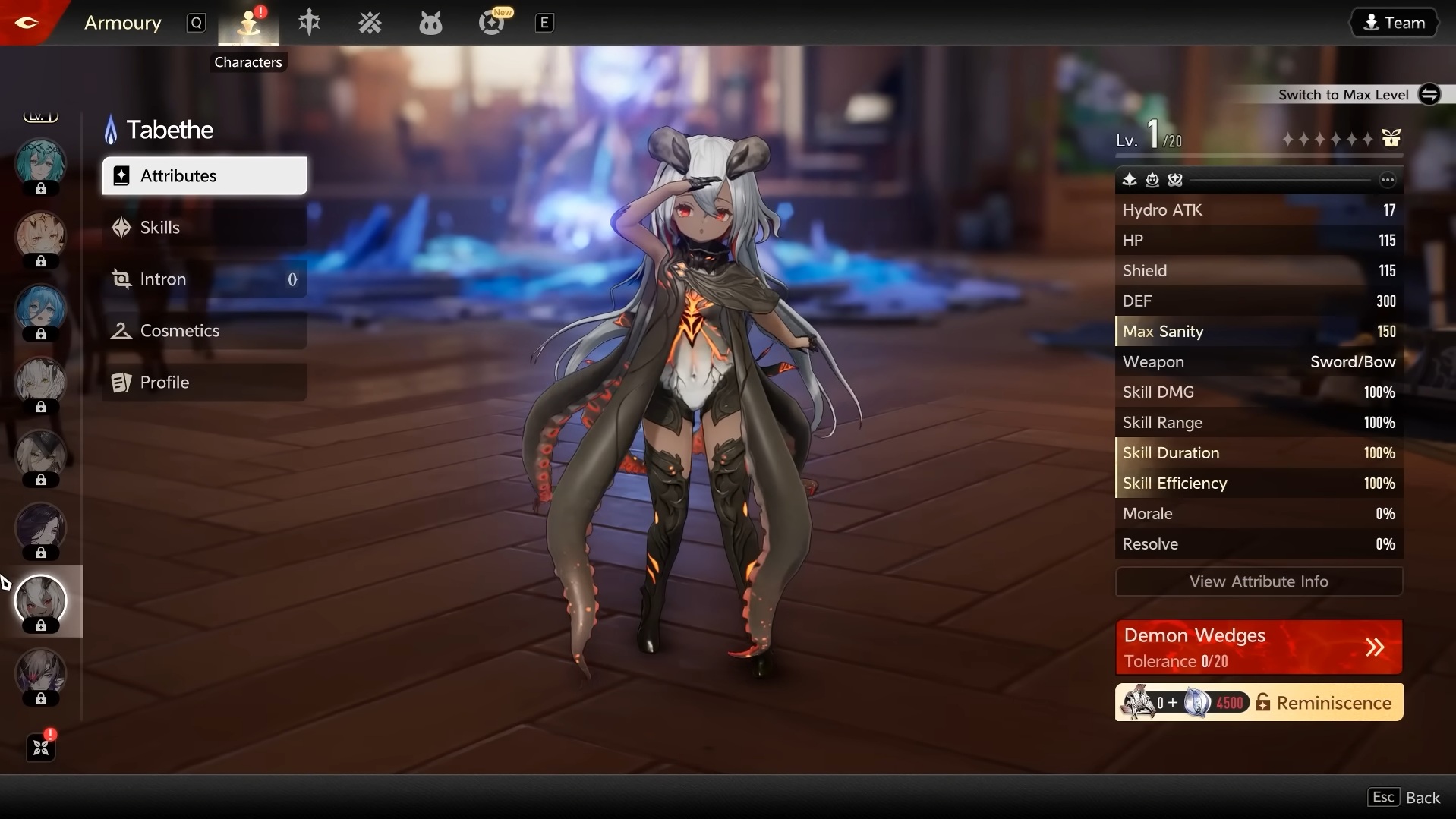Select the Attributes panel icon
The height and width of the screenshot is (819, 1456).
pyautogui.click(x=121, y=175)
